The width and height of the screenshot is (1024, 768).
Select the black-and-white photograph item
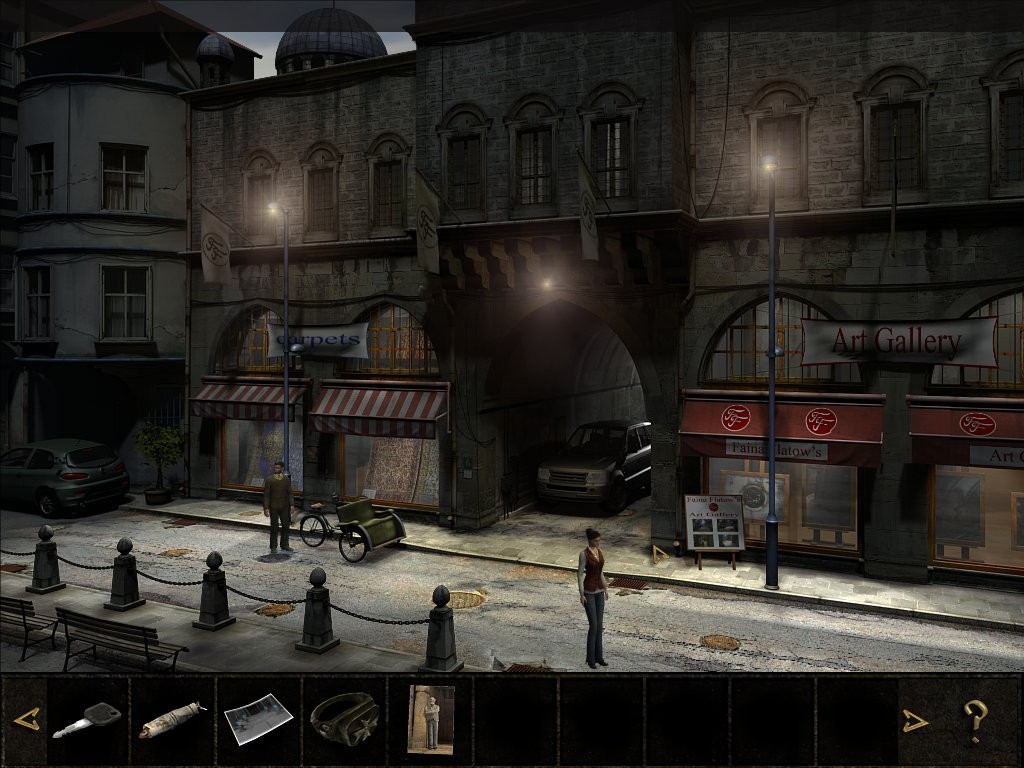(258, 719)
